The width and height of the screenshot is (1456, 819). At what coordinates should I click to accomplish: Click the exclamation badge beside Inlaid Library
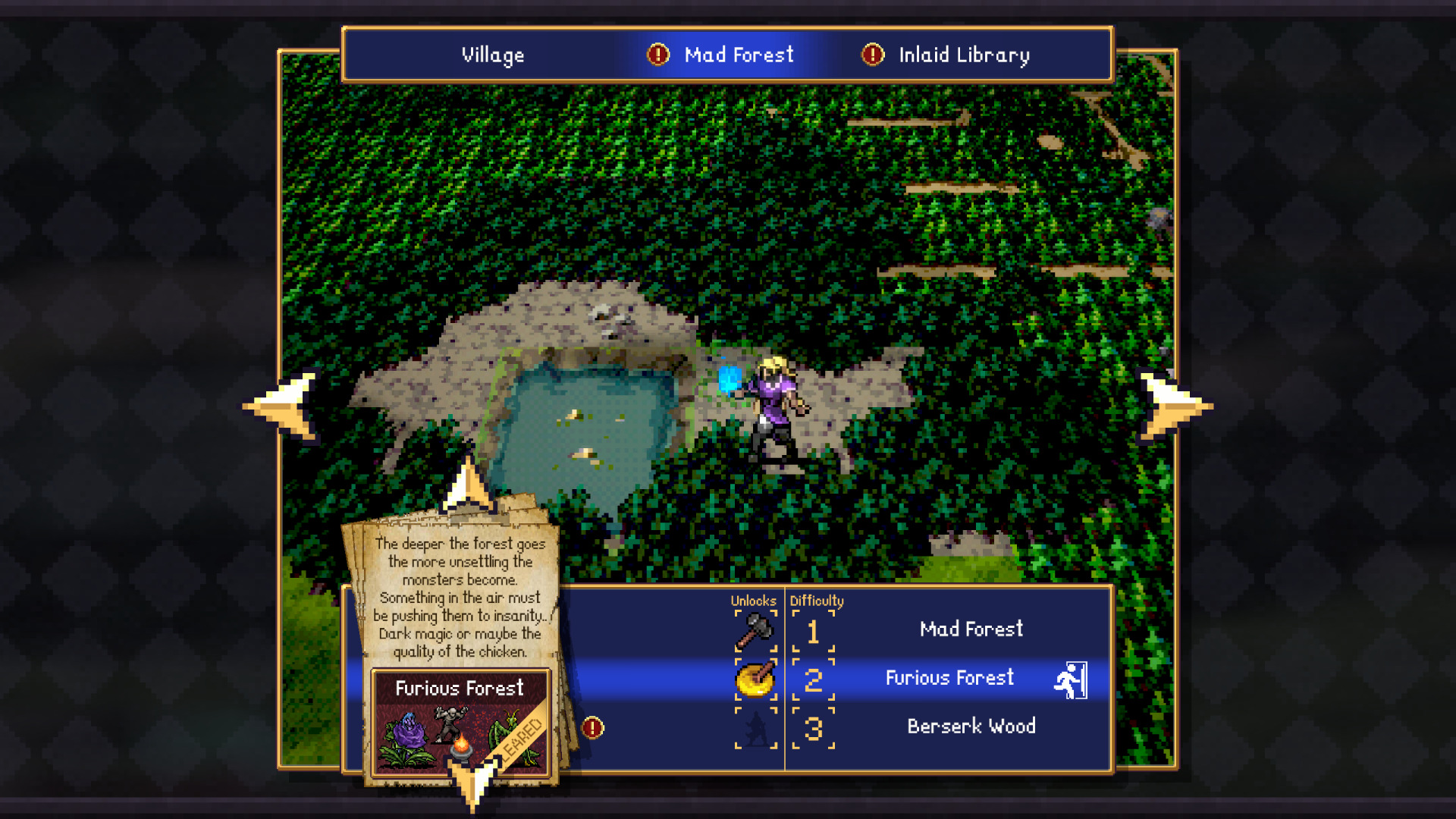click(x=872, y=55)
